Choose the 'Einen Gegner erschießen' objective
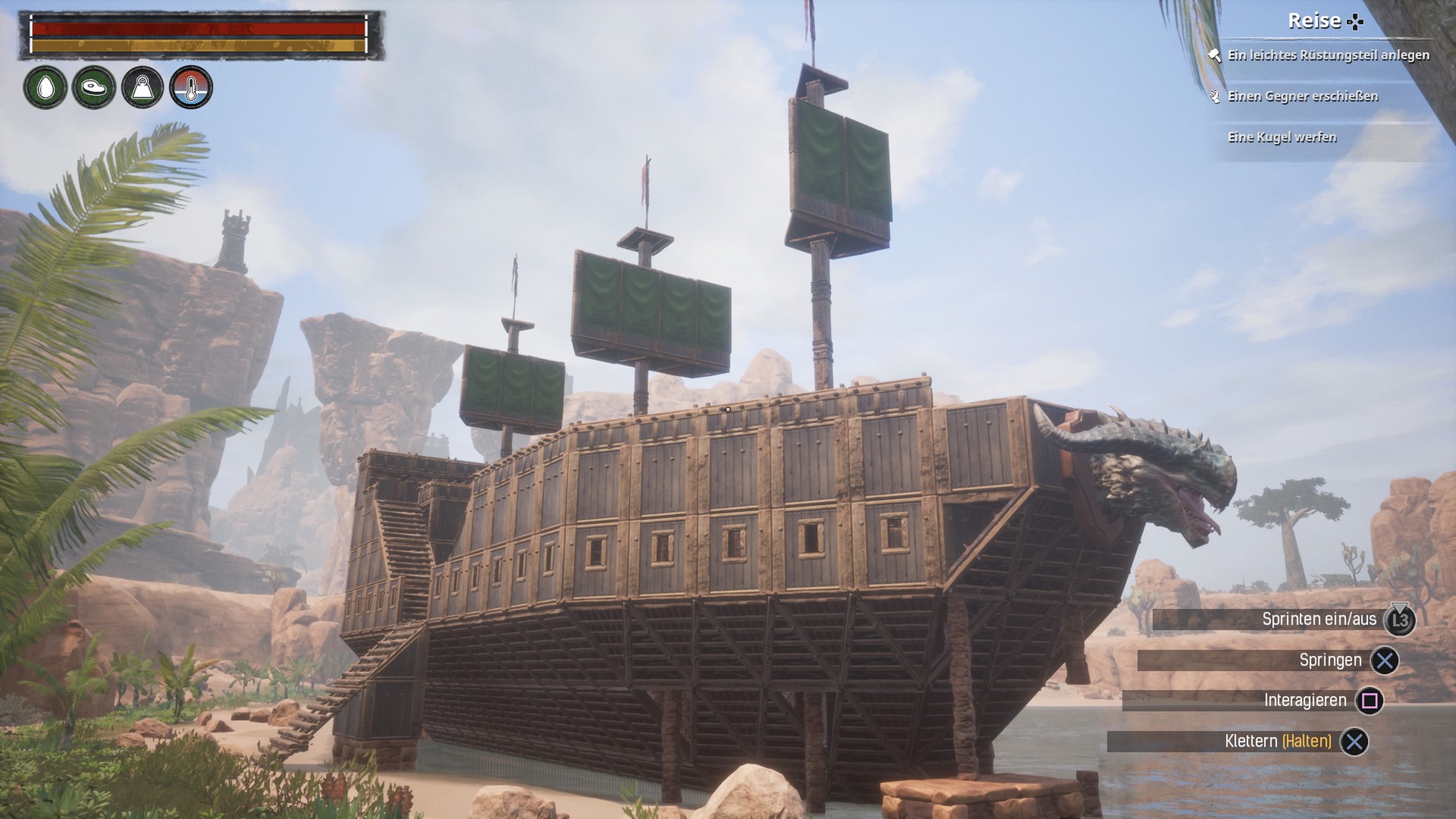 (1302, 96)
